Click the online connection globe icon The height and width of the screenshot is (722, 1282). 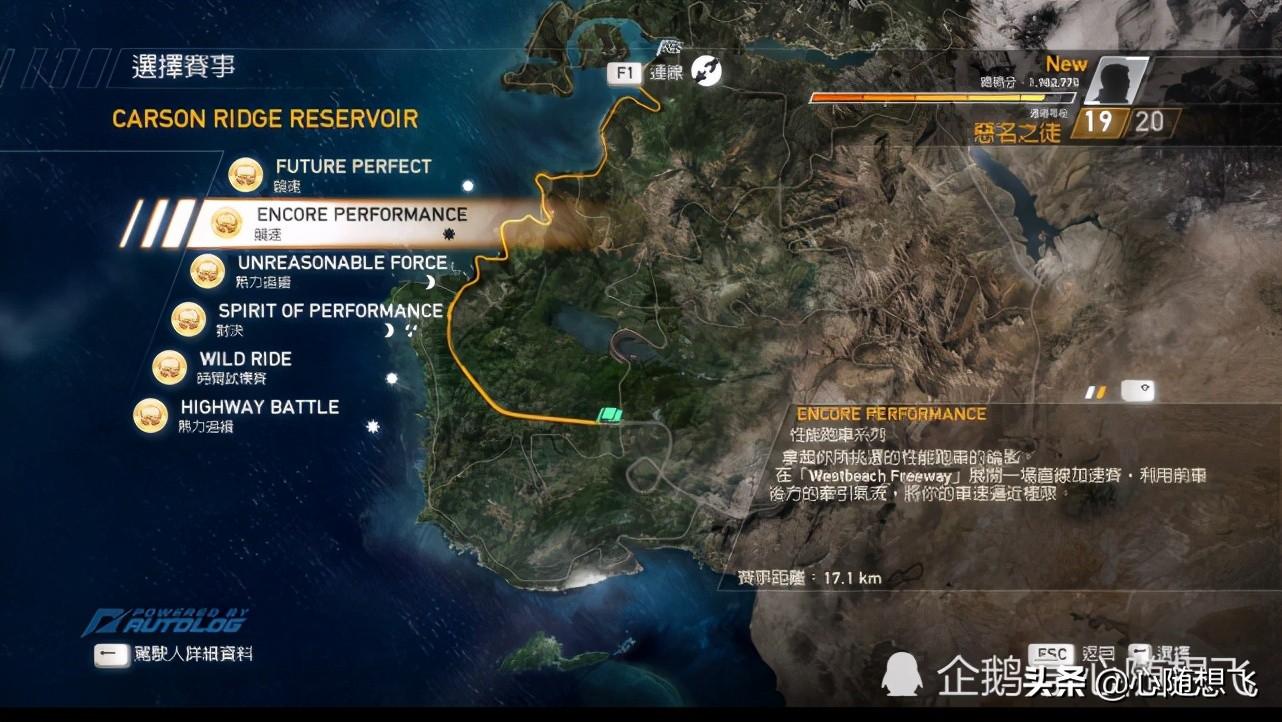click(x=706, y=71)
